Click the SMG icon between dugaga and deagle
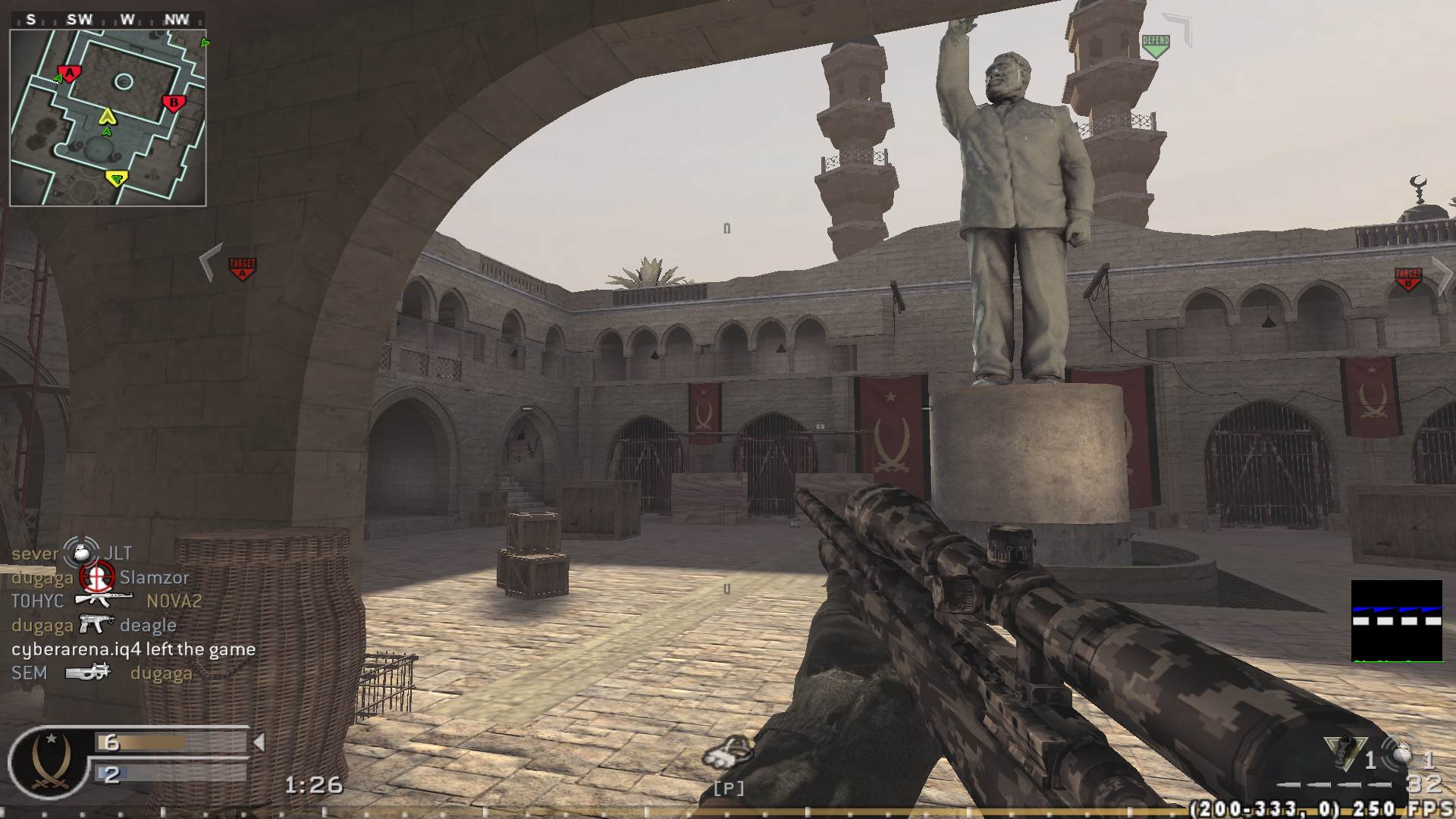This screenshot has height=819, width=1456. point(94,624)
